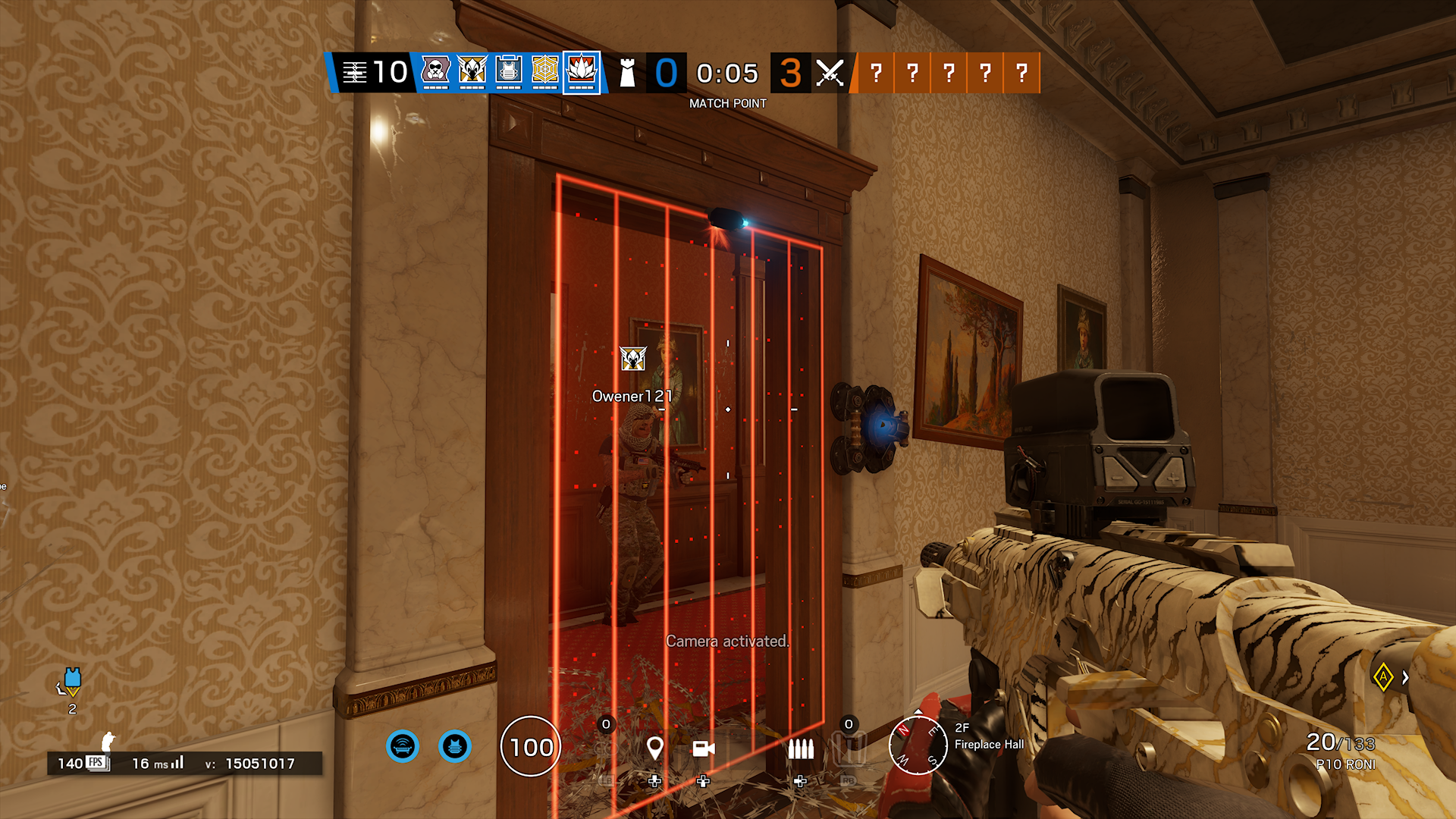
Task: Click the white rook defender side icon
Action: pyautogui.click(x=627, y=73)
